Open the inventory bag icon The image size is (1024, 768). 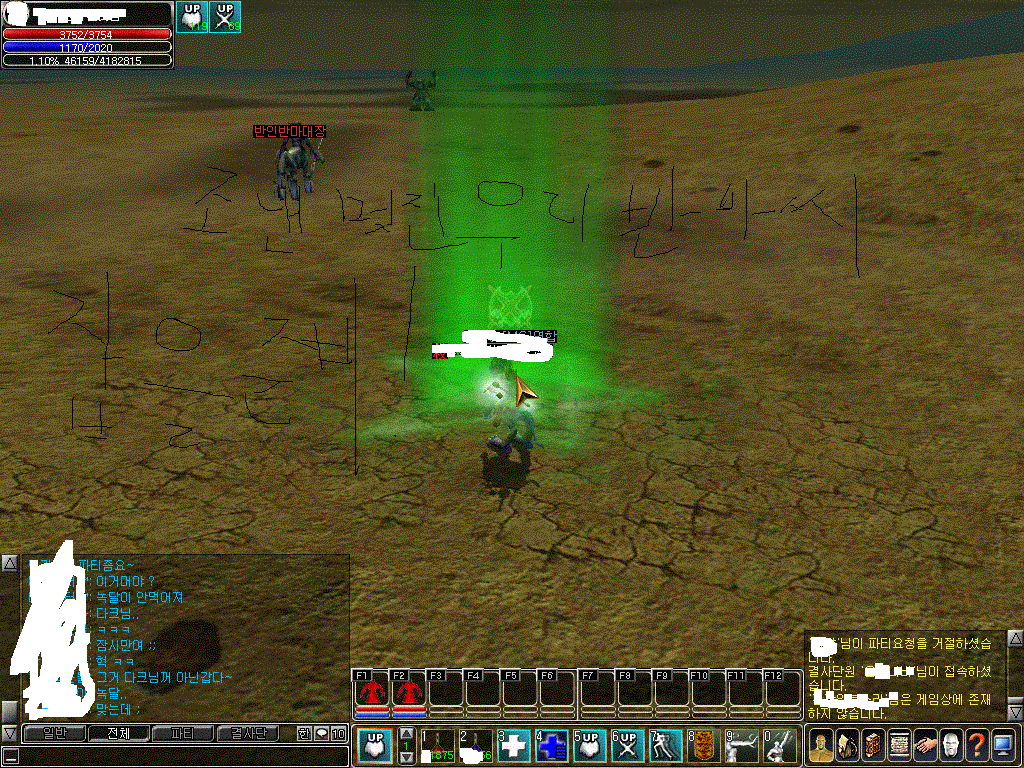847,746
